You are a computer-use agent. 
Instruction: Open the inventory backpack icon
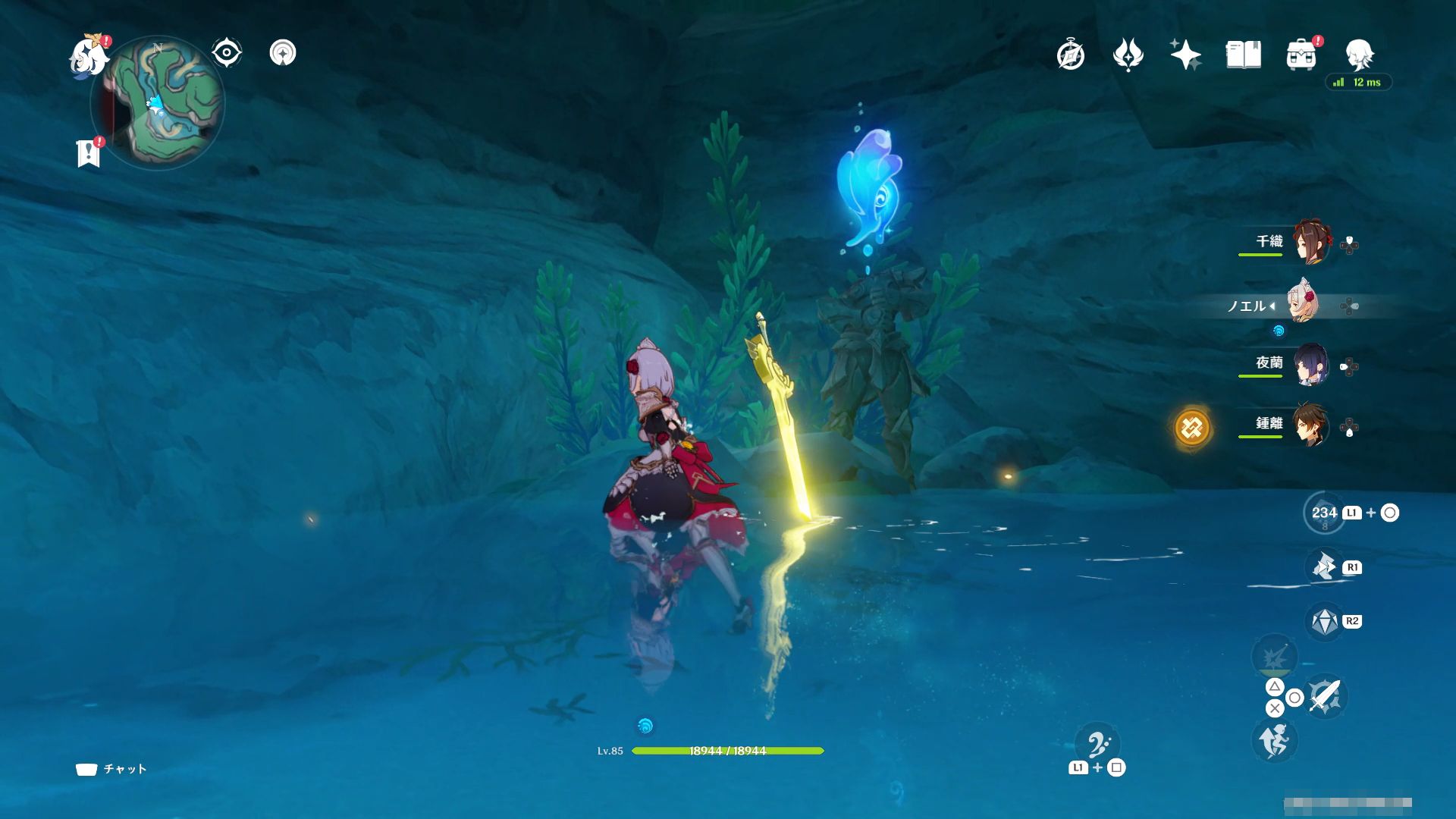1301,55
